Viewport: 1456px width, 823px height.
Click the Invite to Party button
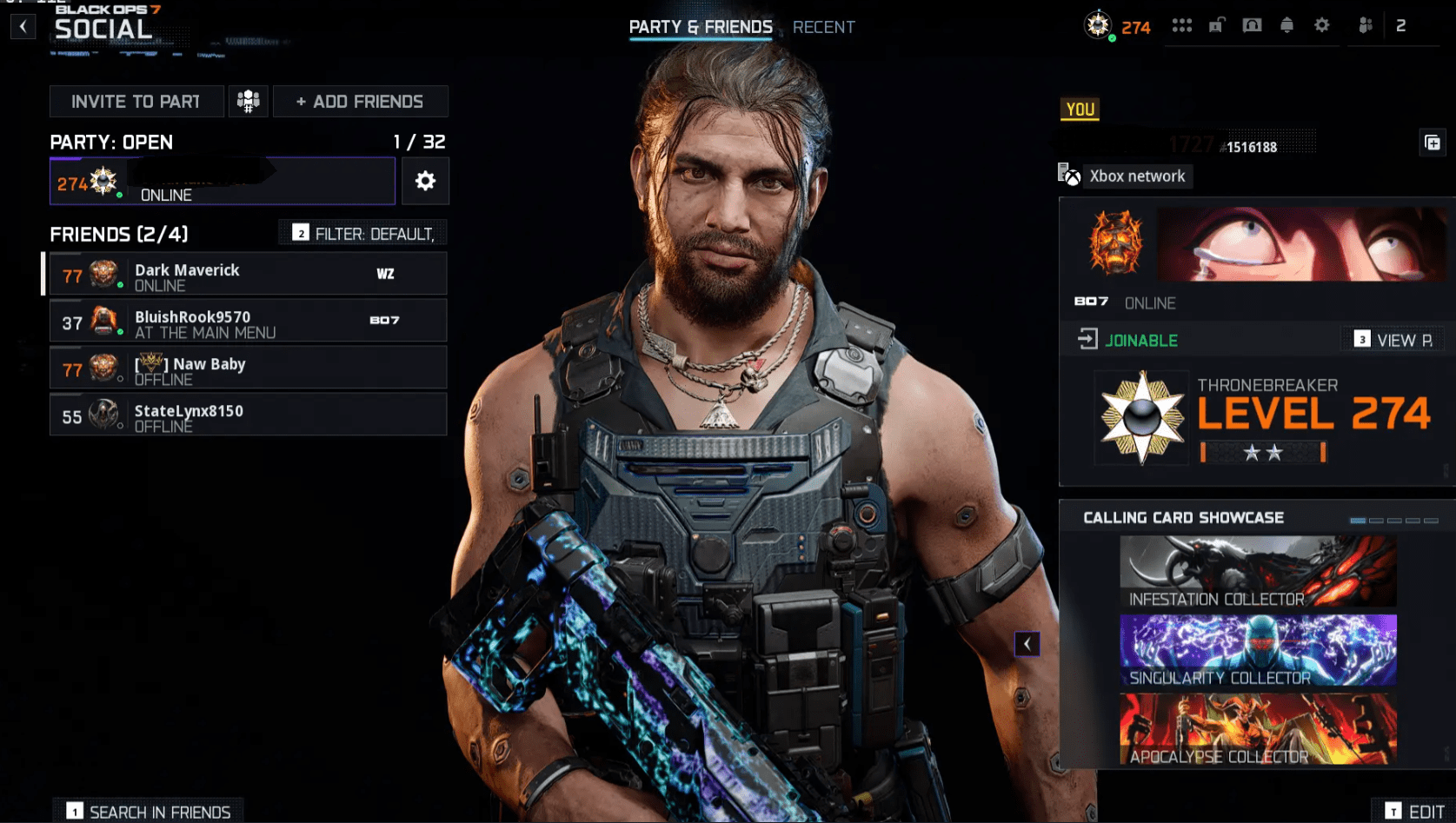[x=136, y=102]
